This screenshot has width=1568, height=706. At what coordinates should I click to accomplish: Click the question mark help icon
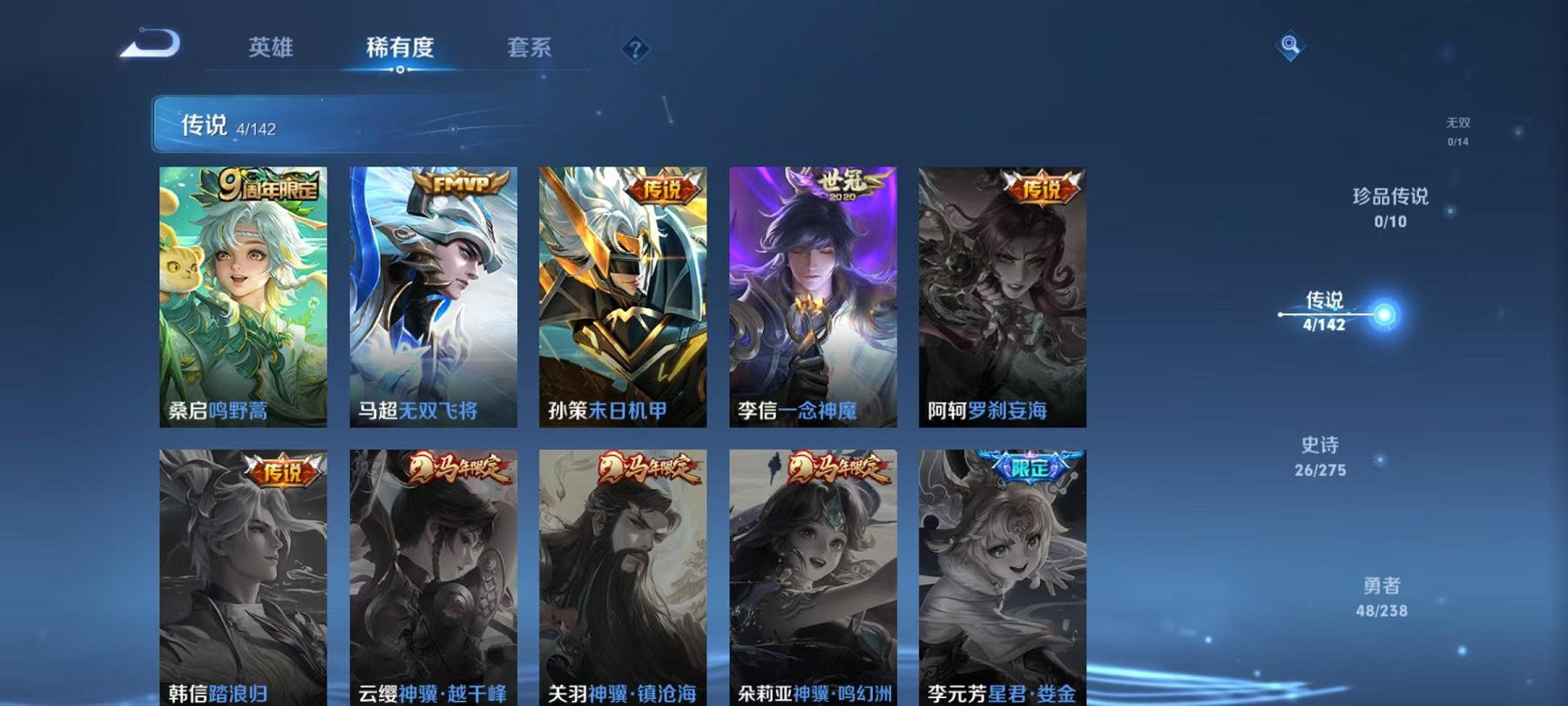[x=635, y=50]
